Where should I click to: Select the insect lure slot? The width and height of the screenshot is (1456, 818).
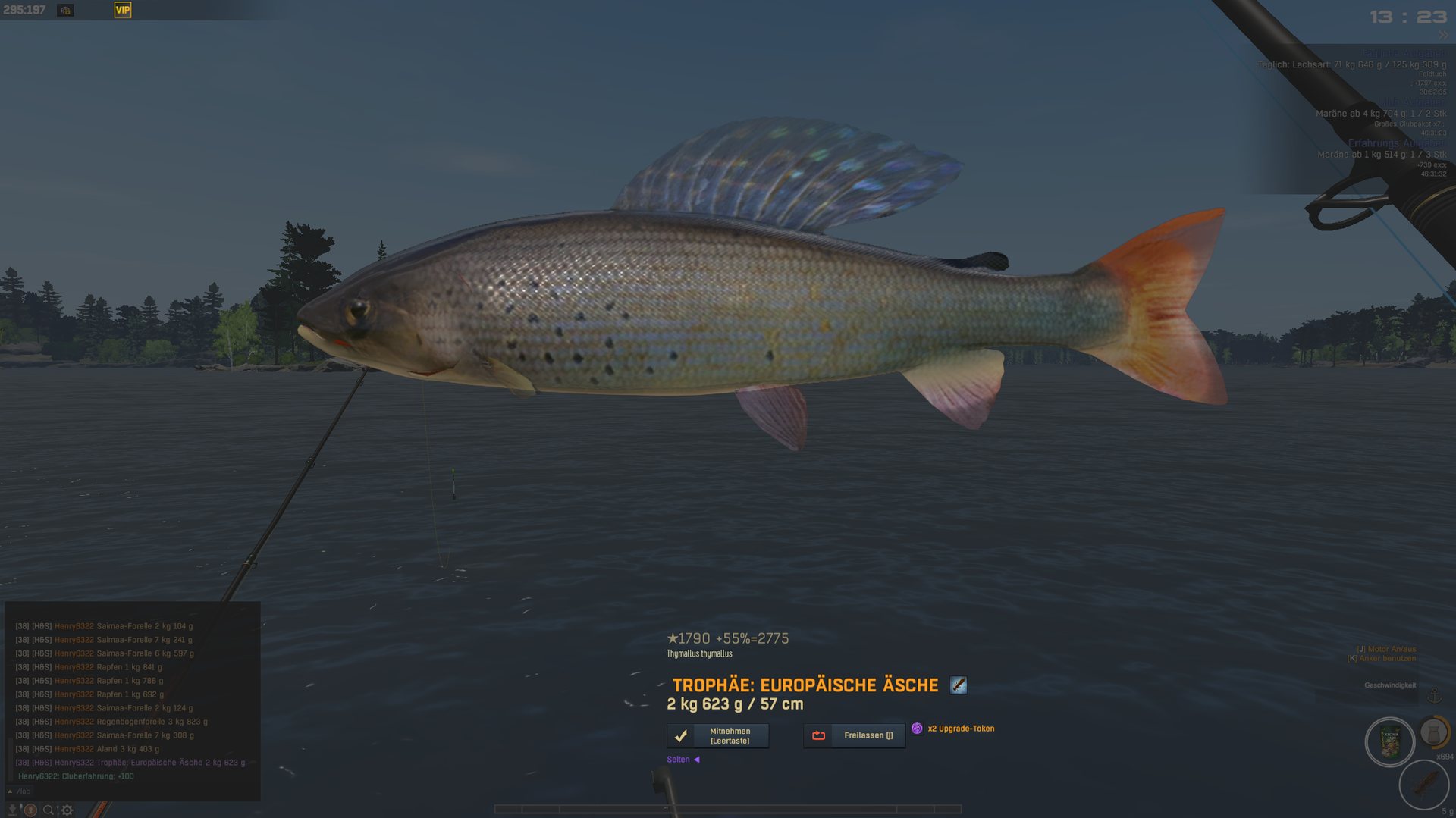[1423, 784]
